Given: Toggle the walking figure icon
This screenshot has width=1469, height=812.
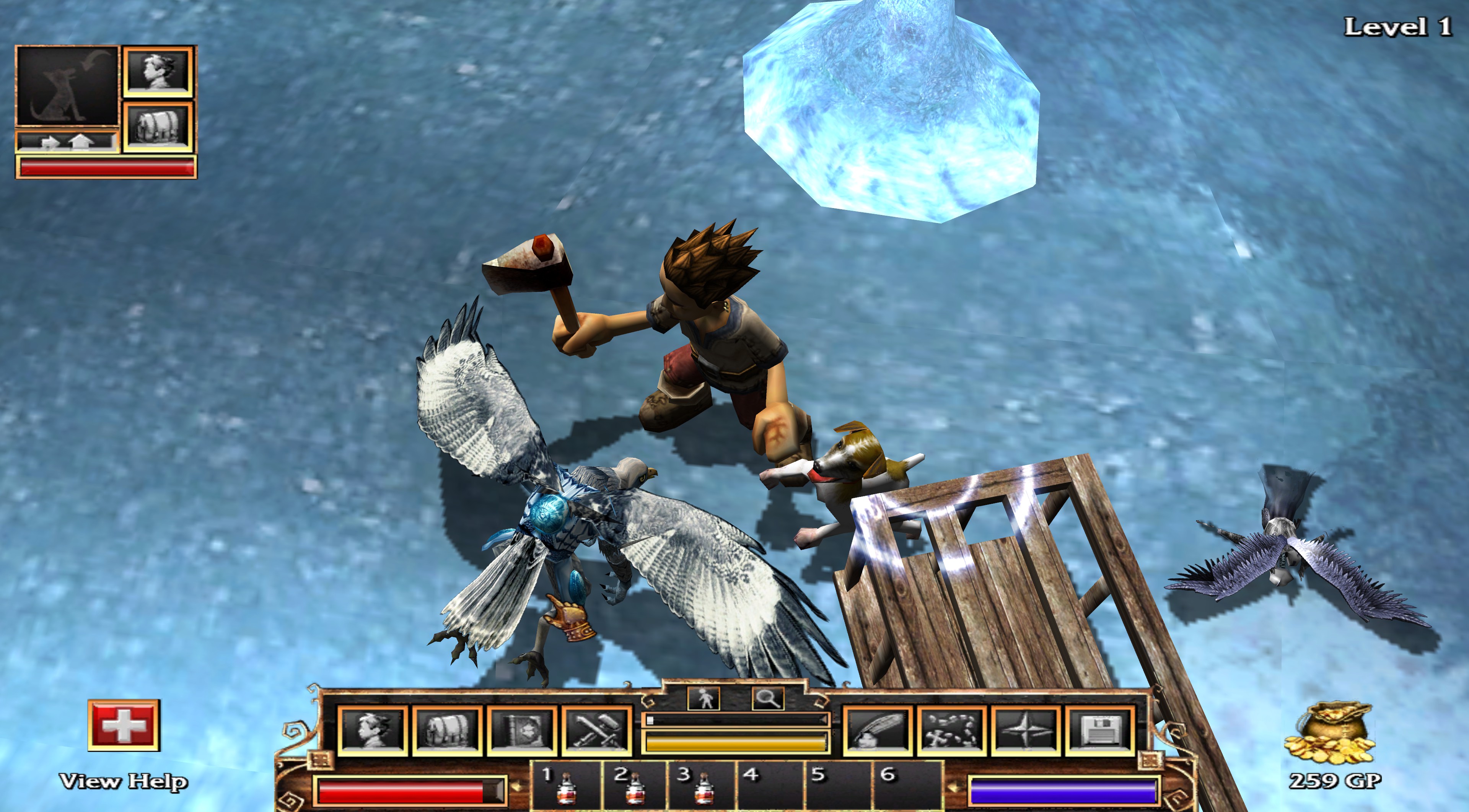Looking at the screenshot, I should tap(705, 698).
